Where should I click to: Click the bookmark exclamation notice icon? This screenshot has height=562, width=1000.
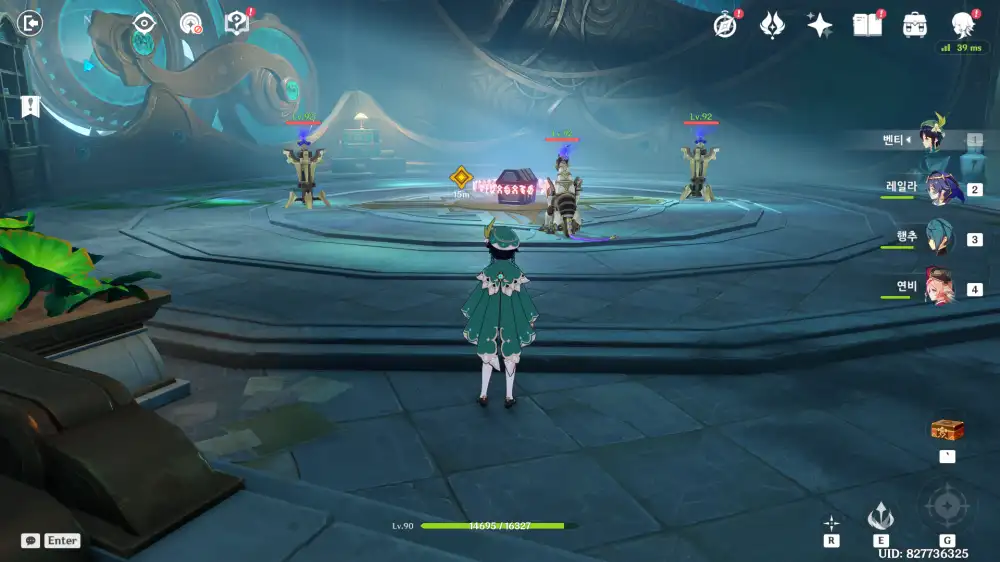pos(30,106)
